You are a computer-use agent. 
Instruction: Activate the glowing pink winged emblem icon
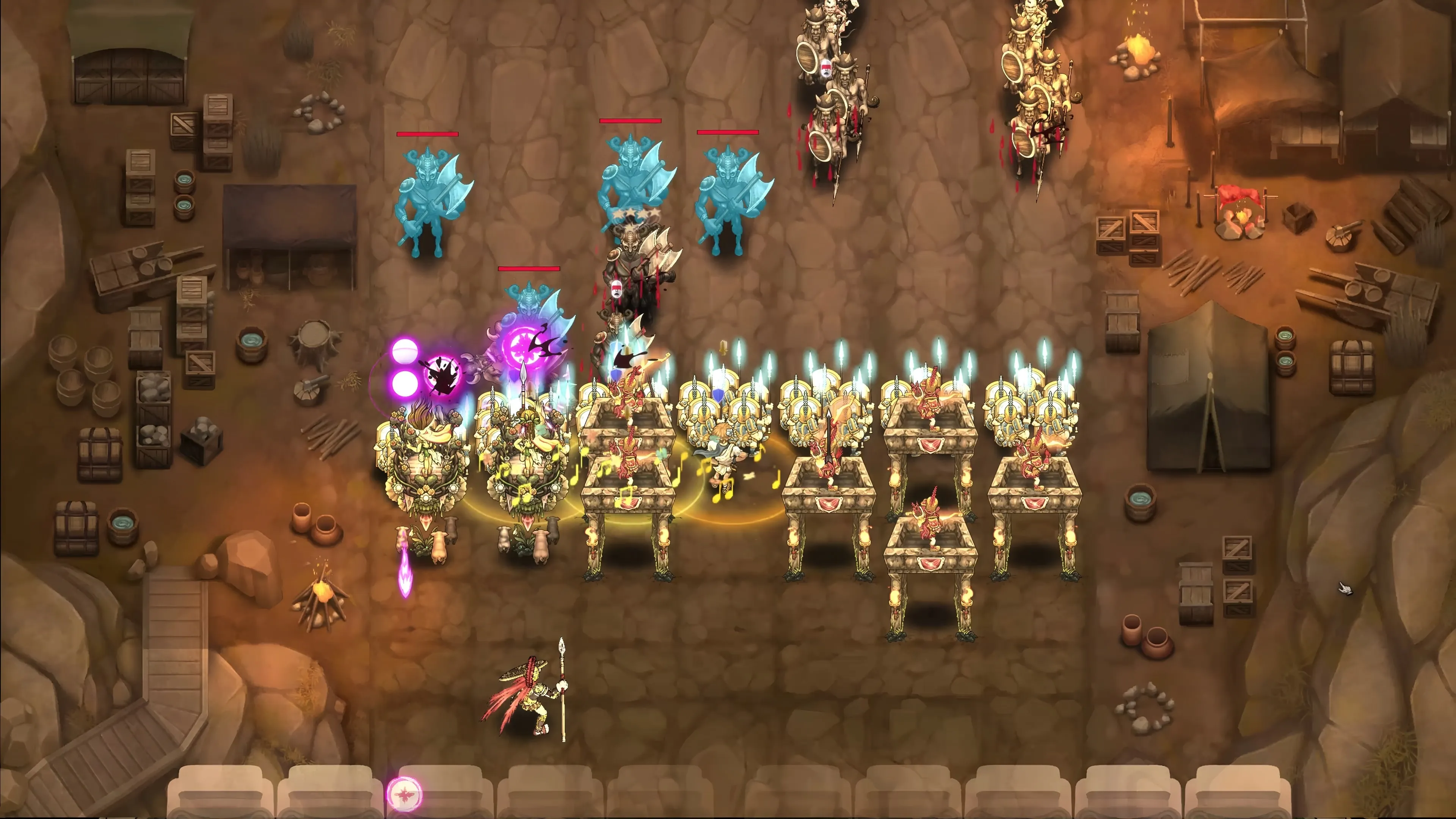coord(403,795)
